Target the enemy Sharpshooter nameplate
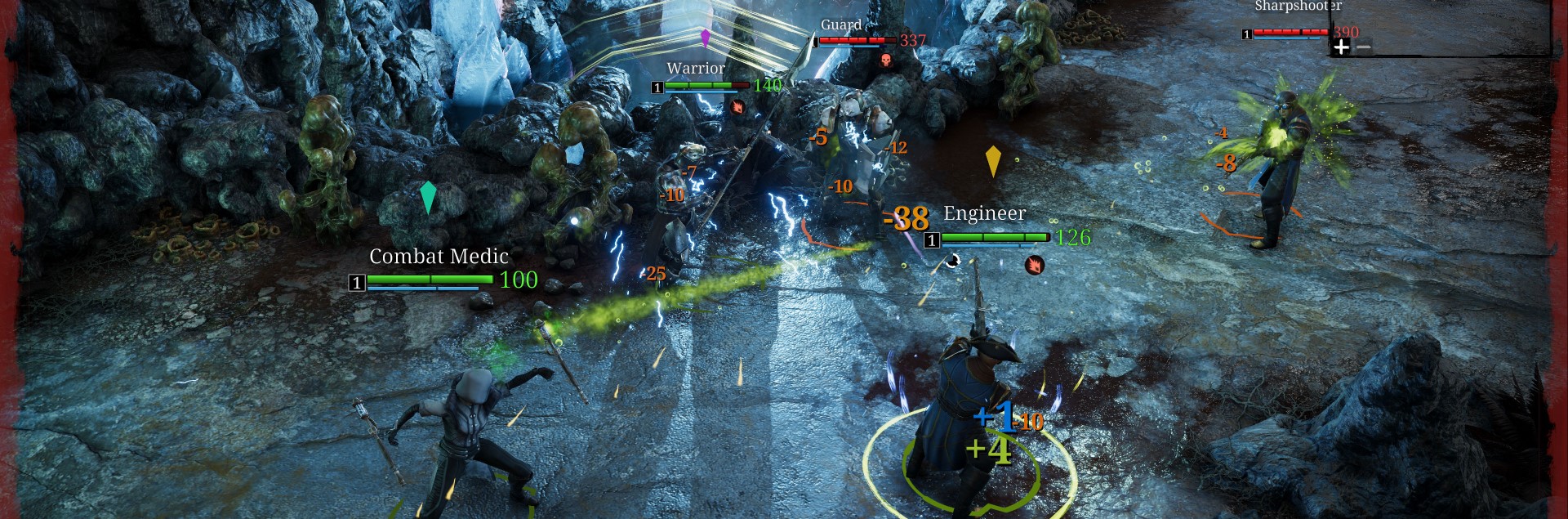This screenshot has width=1568, height=519. coord(1297,7)
